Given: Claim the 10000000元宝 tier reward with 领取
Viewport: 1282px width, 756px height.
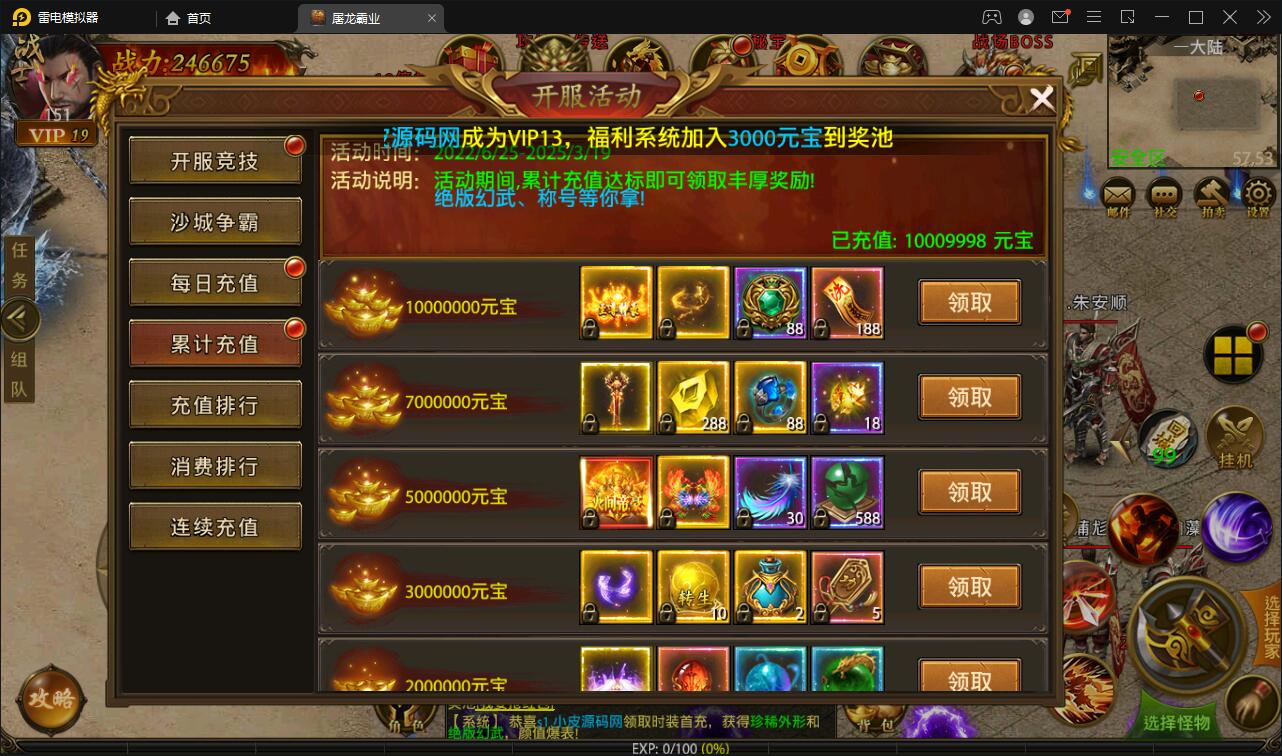Looking at the screenshot, I should point(968,301).
